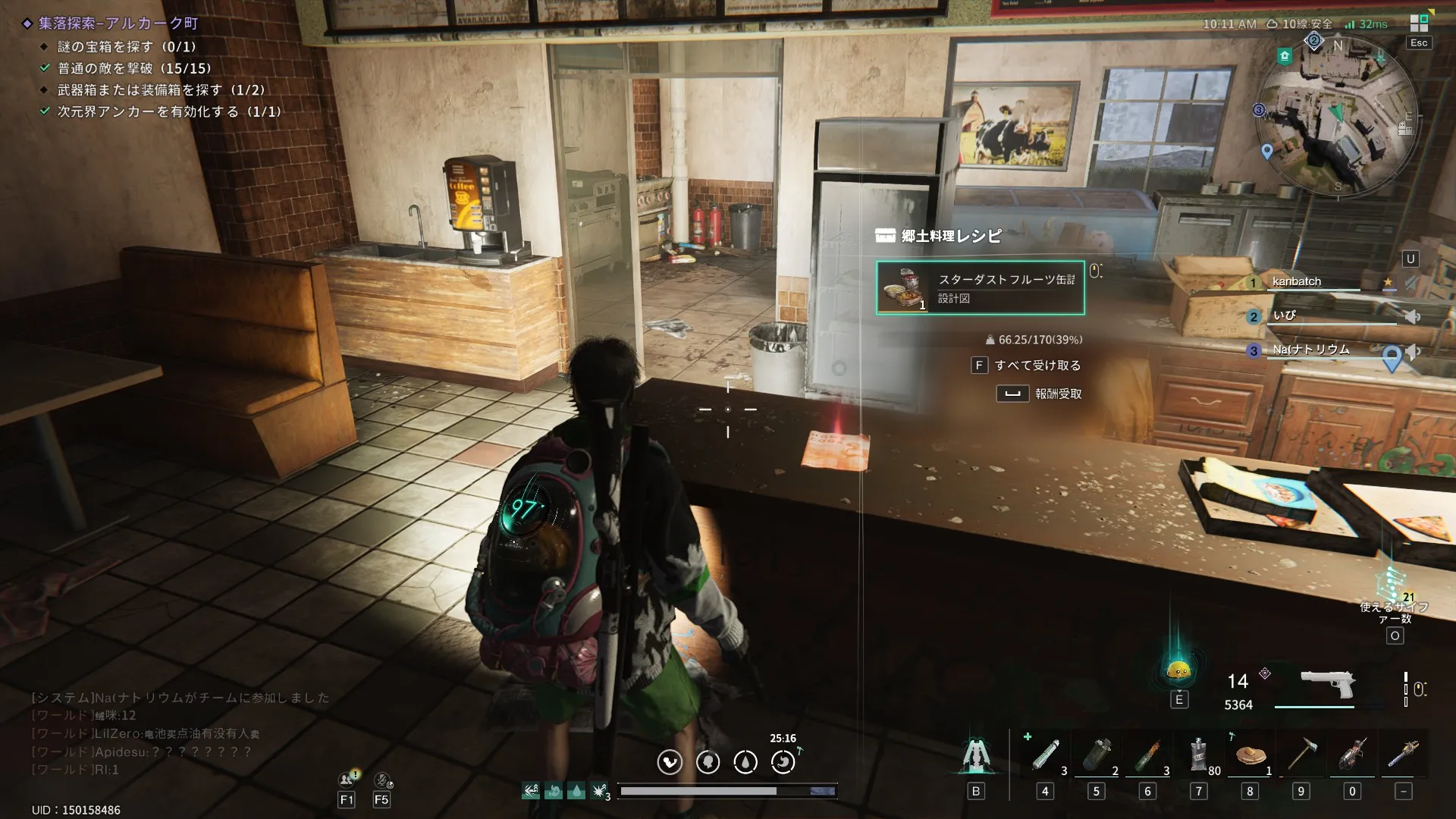The height and width of the screenshot is (819, 1456).
Task: Select the pistol weapon icon
Action: click(1326, 684)
